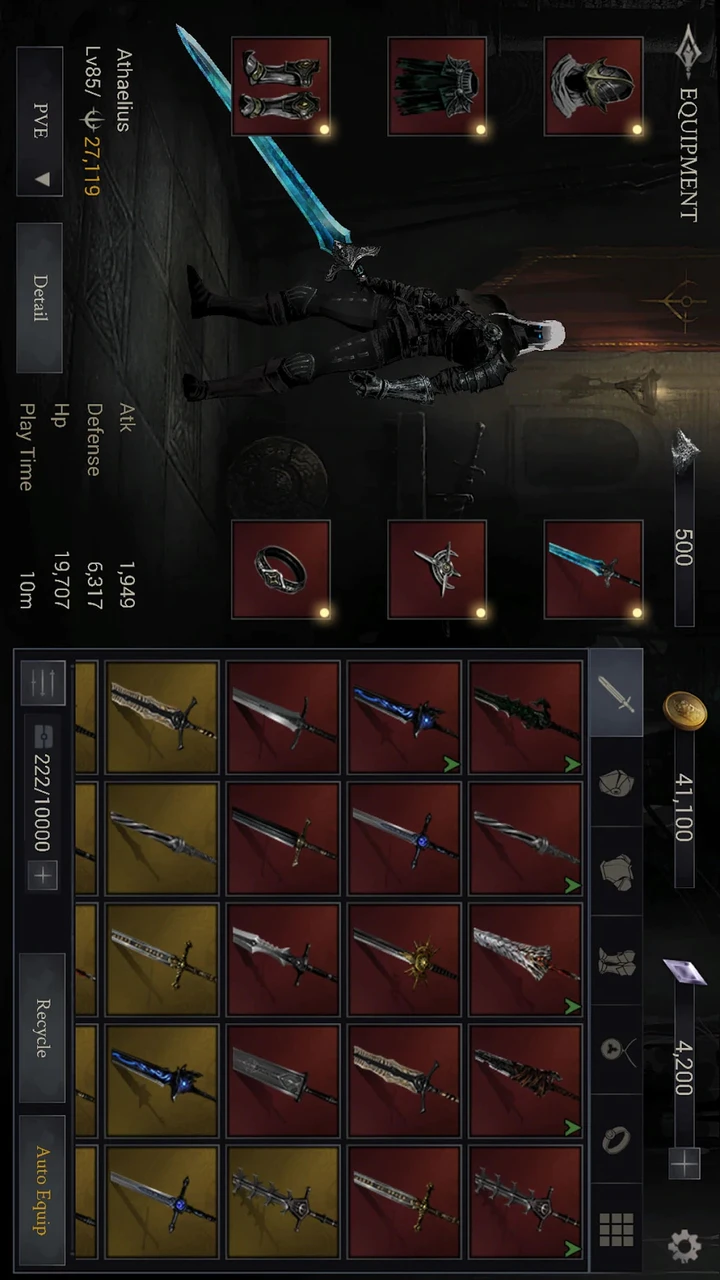Open the Recycle function
Viewport: 720px width, 1280px height.
(42, 1027)
